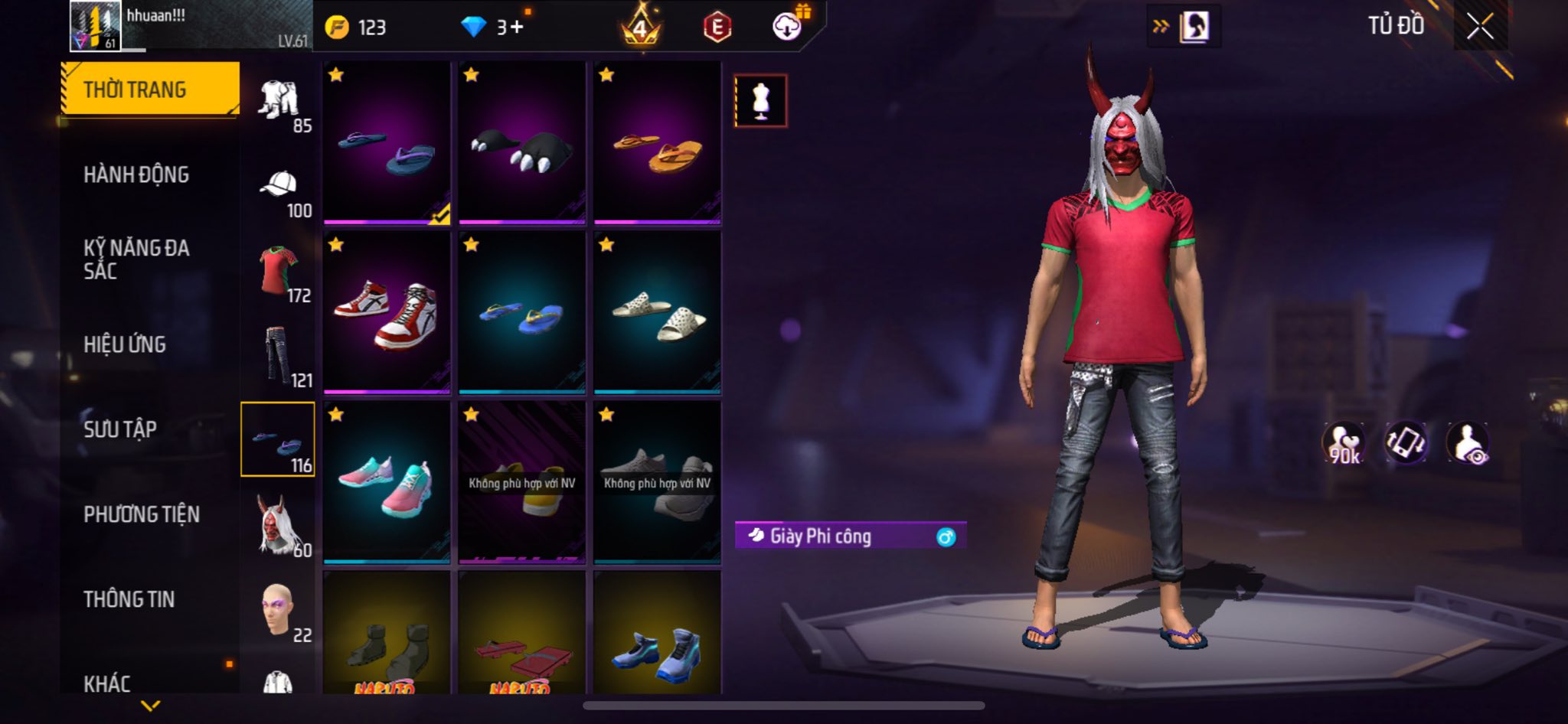
Task: Go to the Sưu Tập collection tab
Action: (120, 429)
